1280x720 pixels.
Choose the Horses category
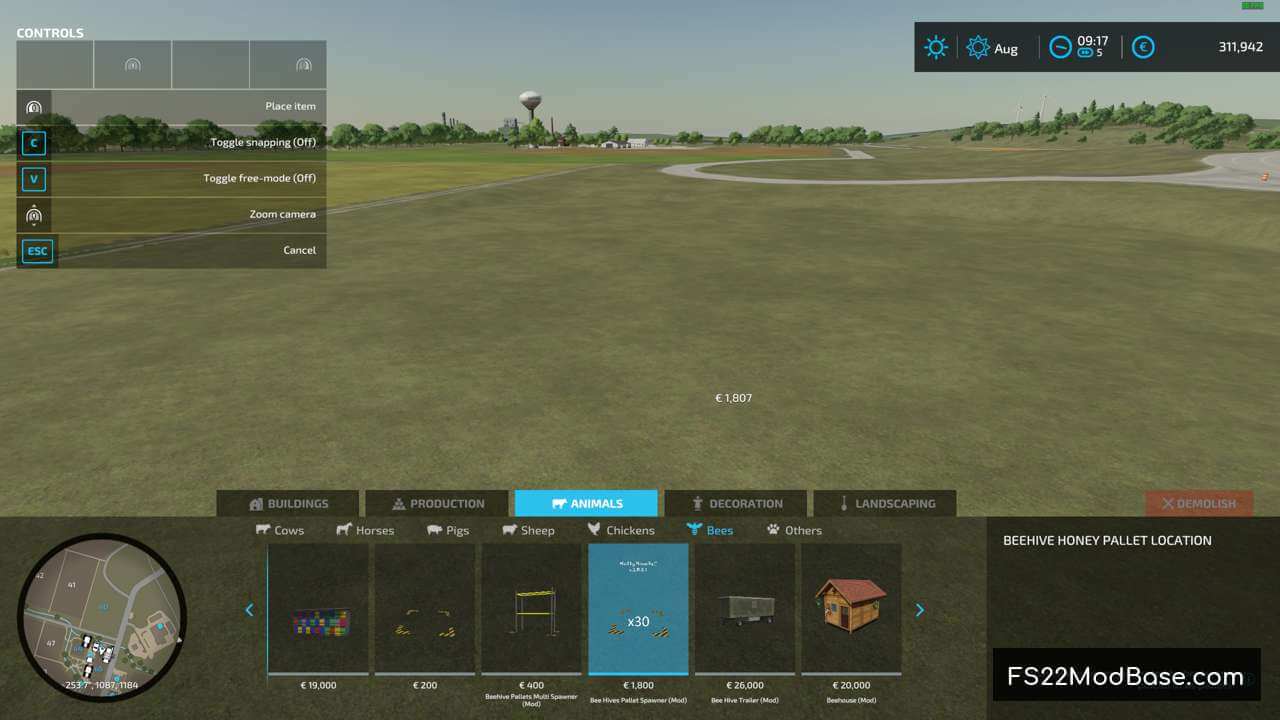pos(365,530)
